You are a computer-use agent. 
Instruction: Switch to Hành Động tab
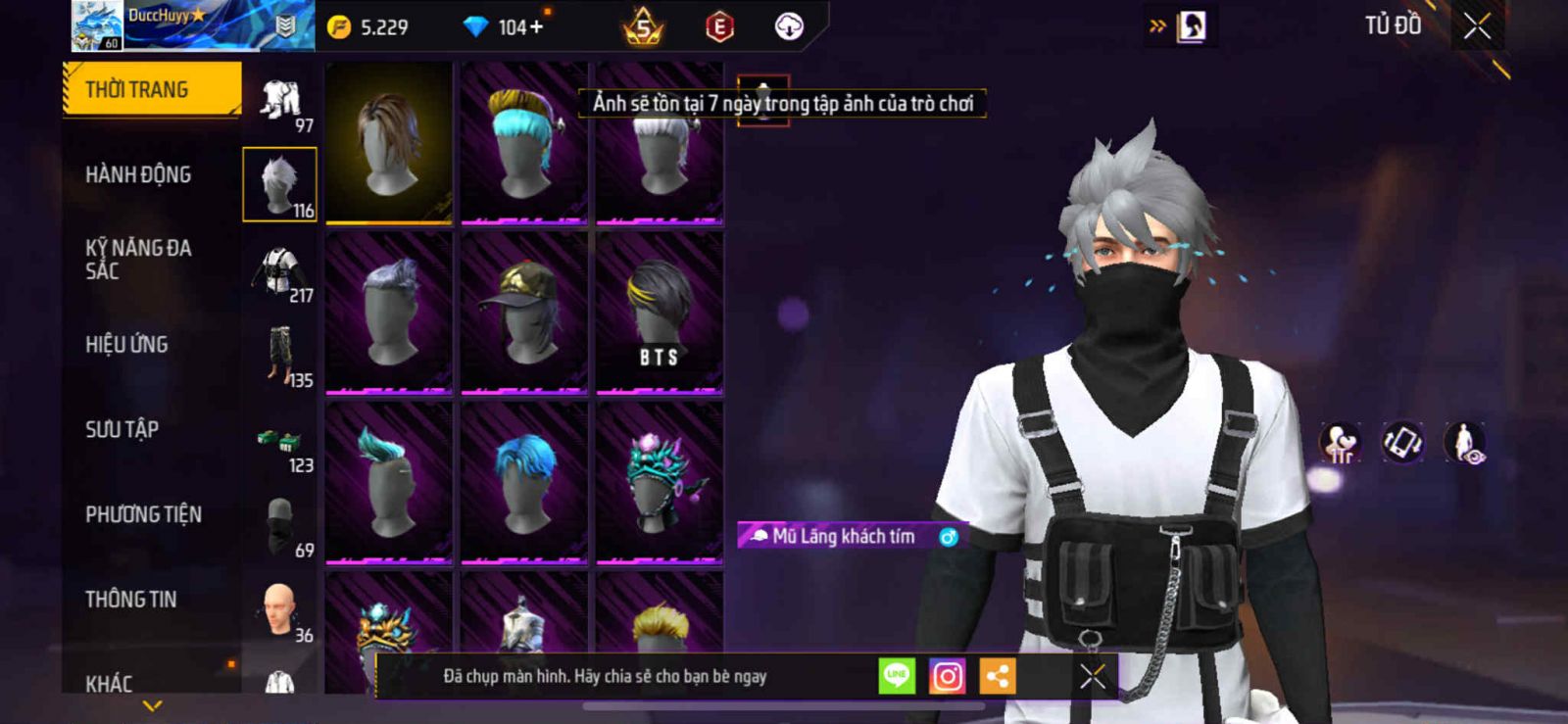(x=138, y=174)
